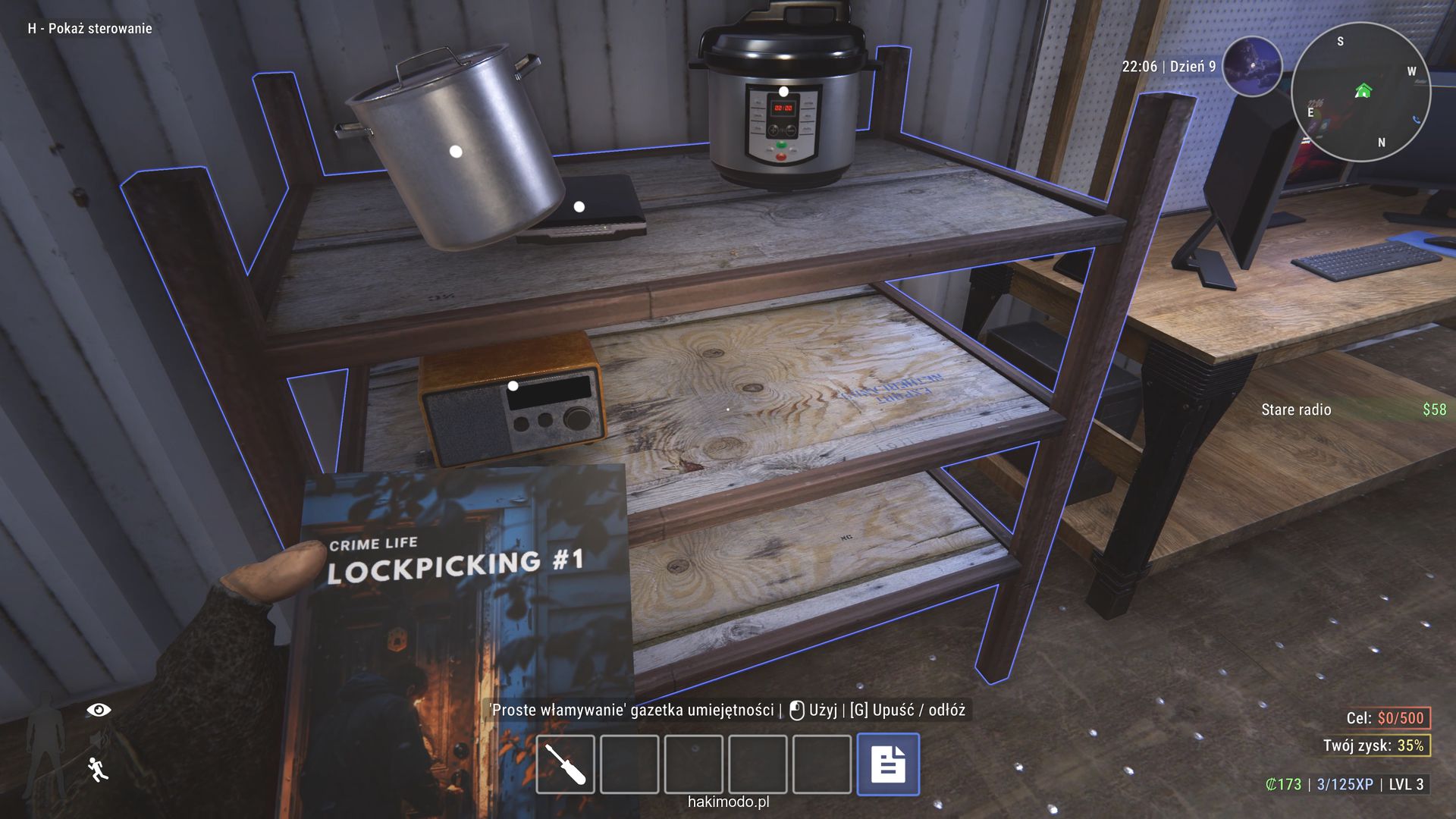The image size is (1456, 819).
Task: Select the Stare radio loot entry
Action: 1296,409
